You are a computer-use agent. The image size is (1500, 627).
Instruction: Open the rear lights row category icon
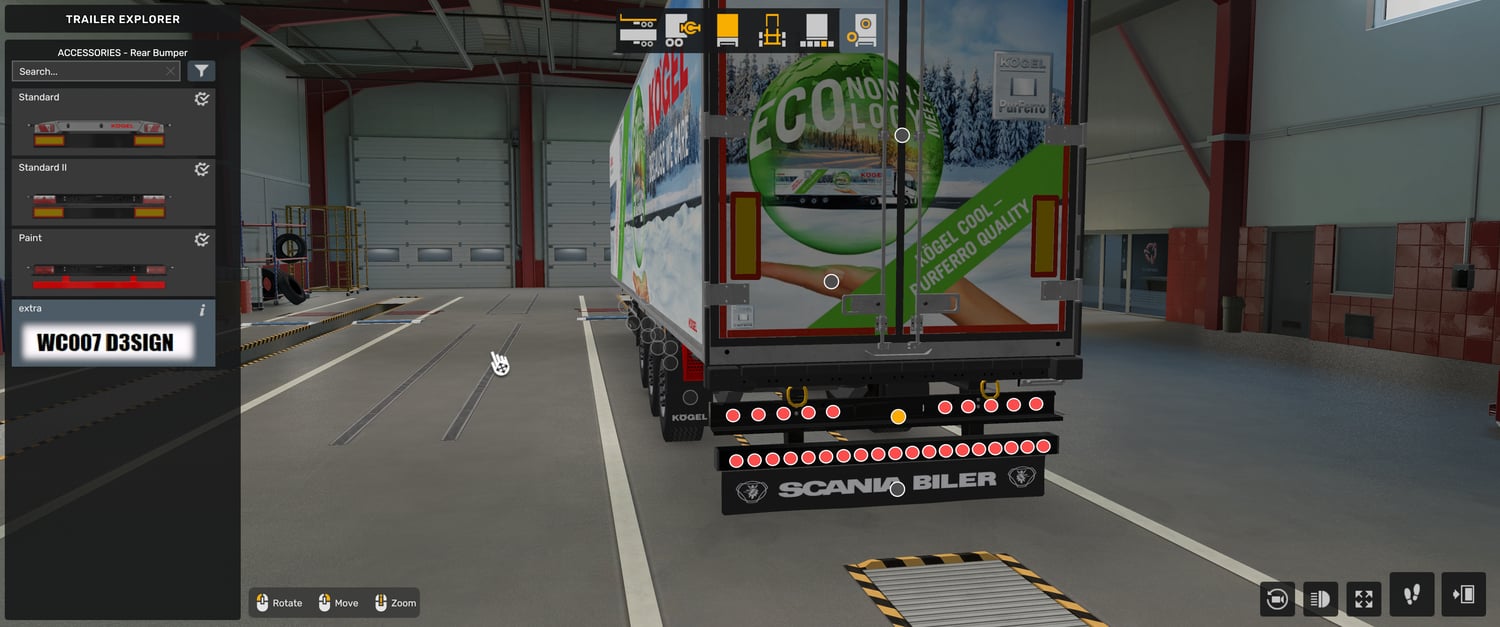click(x=818, y=29)
